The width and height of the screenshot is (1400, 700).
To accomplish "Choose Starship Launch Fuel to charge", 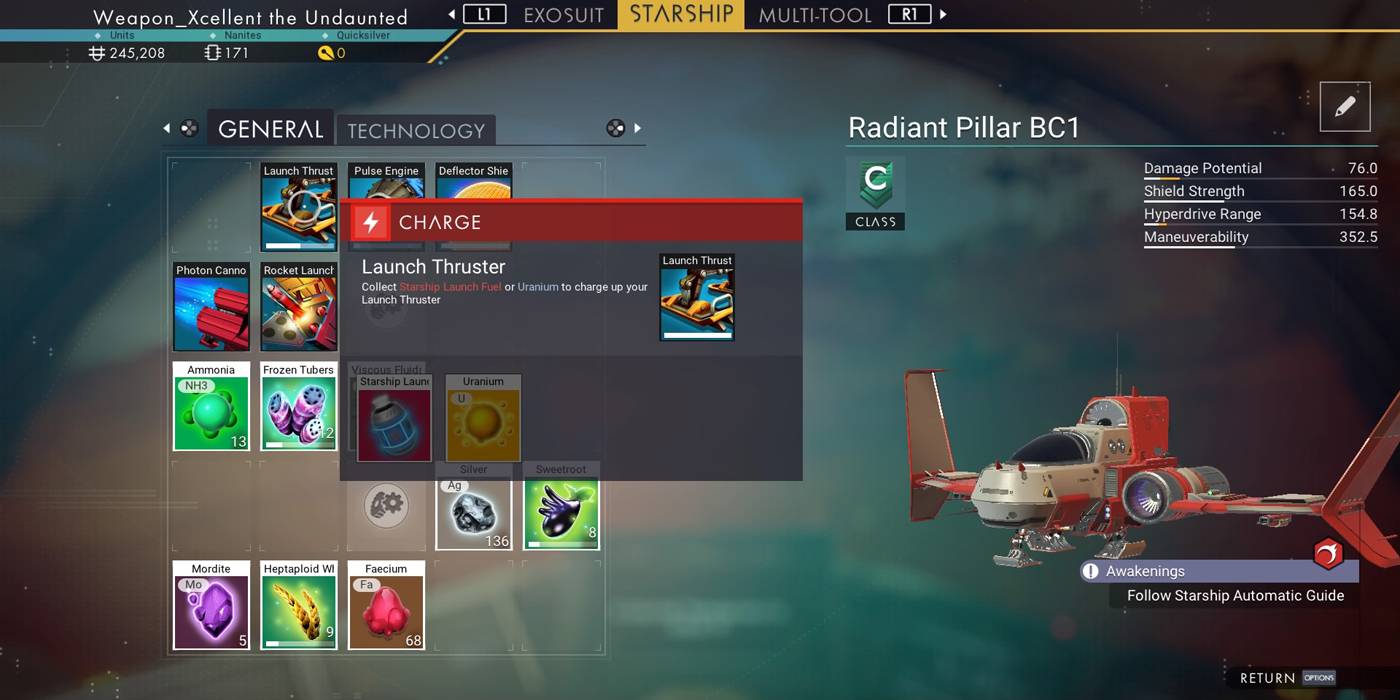I will click(394, 419).
